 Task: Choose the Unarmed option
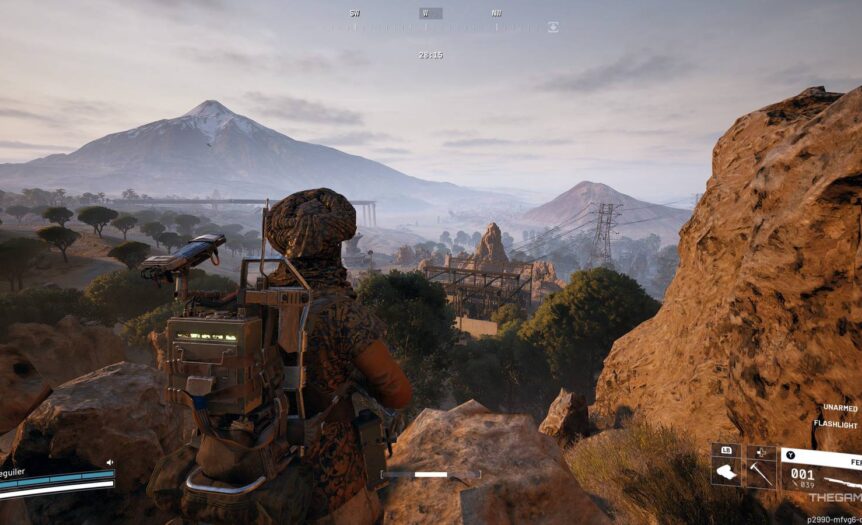click(840, 408)
